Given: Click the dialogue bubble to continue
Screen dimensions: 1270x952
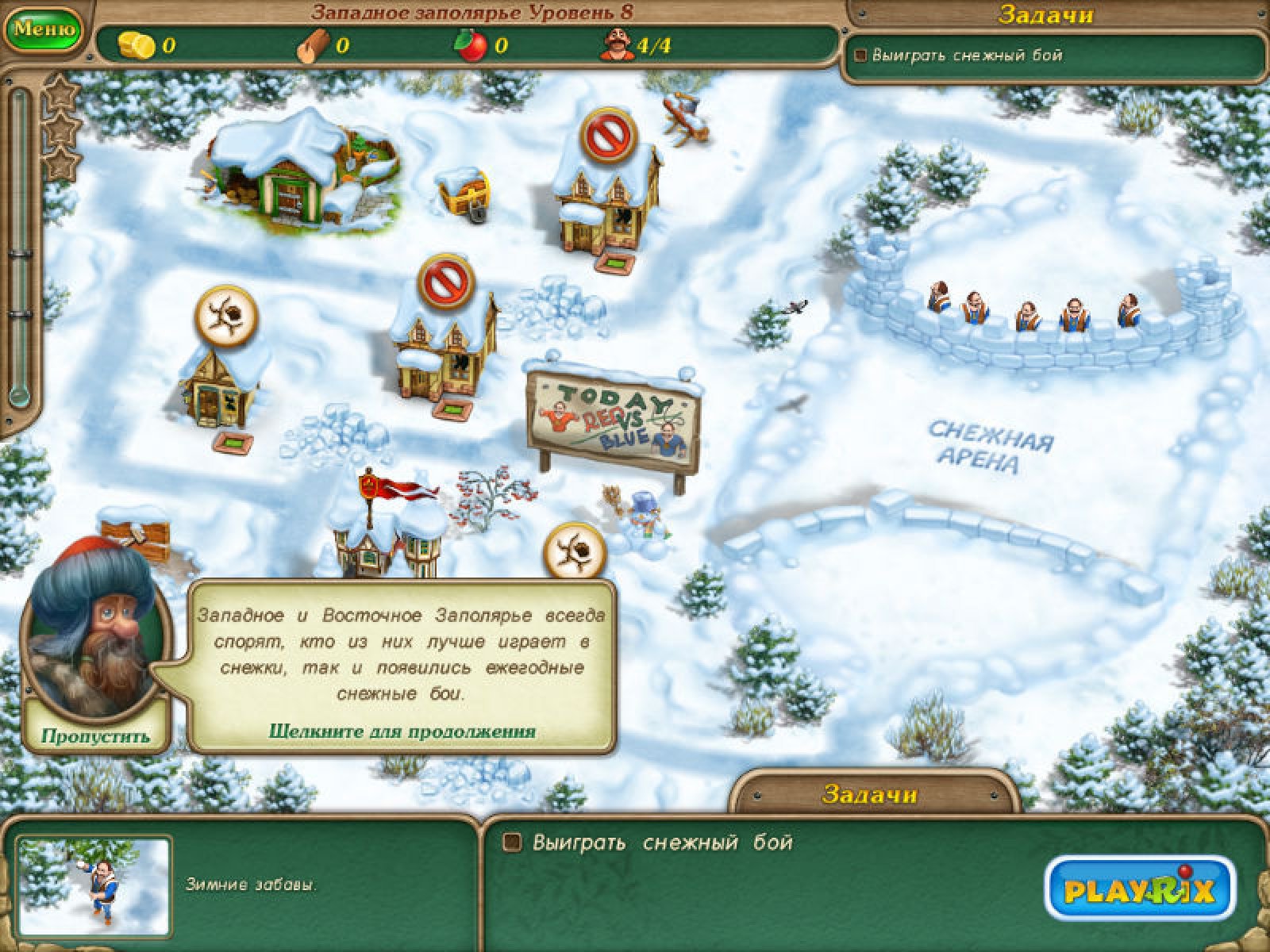Looking at the screenshot, I should pyautogui.click(x=402, y=666).
